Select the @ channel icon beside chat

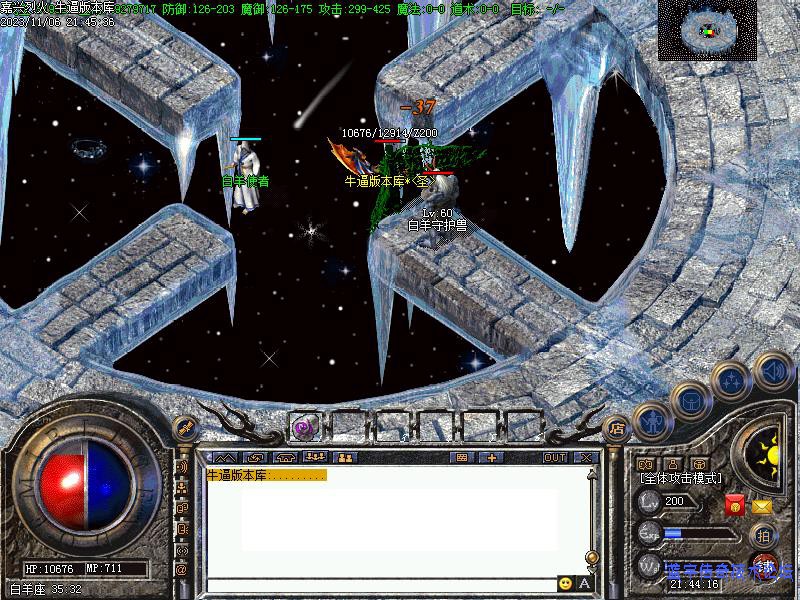click(x=182, y=568)
